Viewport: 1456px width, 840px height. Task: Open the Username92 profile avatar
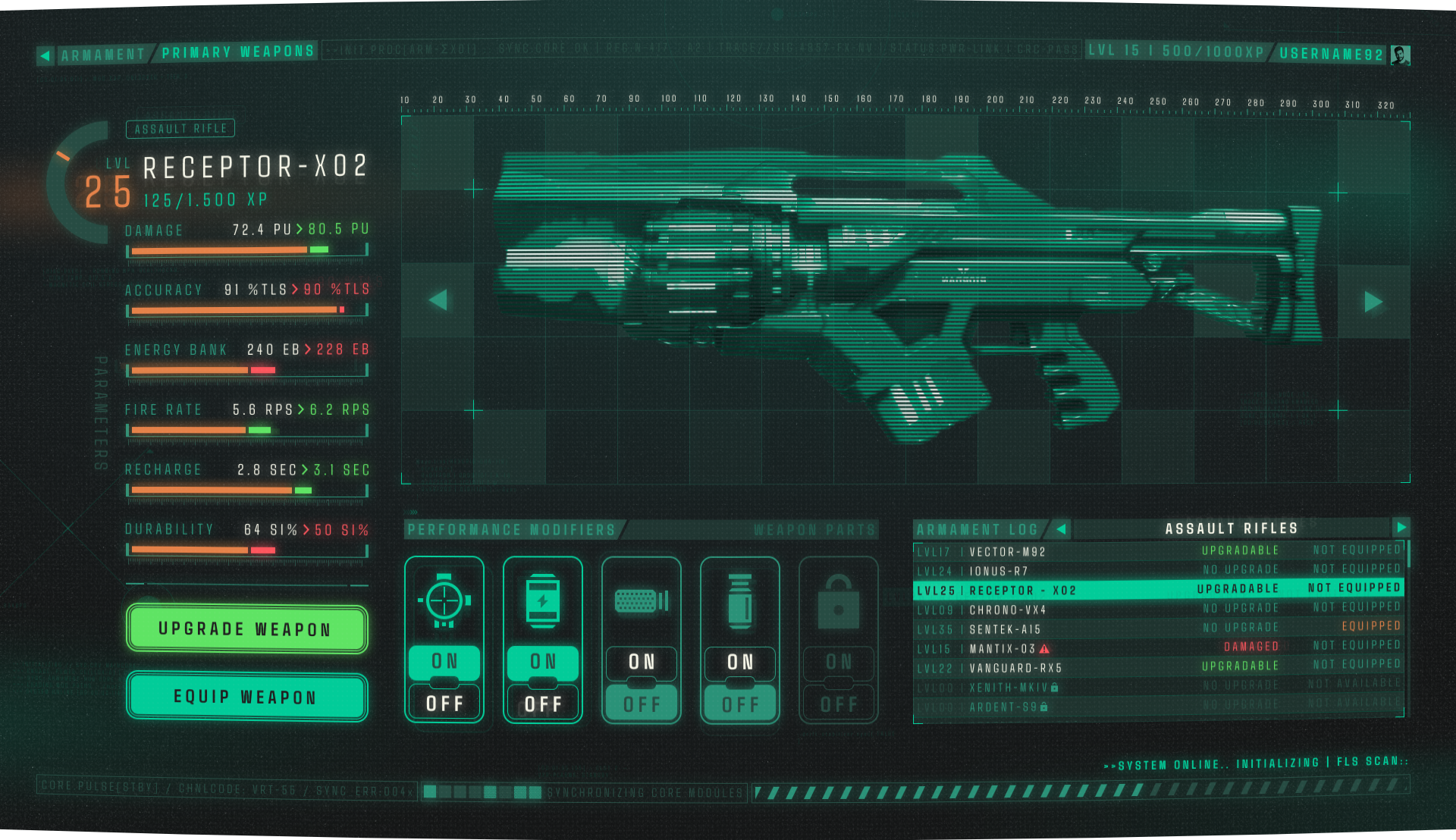(x=1400, y=55)
